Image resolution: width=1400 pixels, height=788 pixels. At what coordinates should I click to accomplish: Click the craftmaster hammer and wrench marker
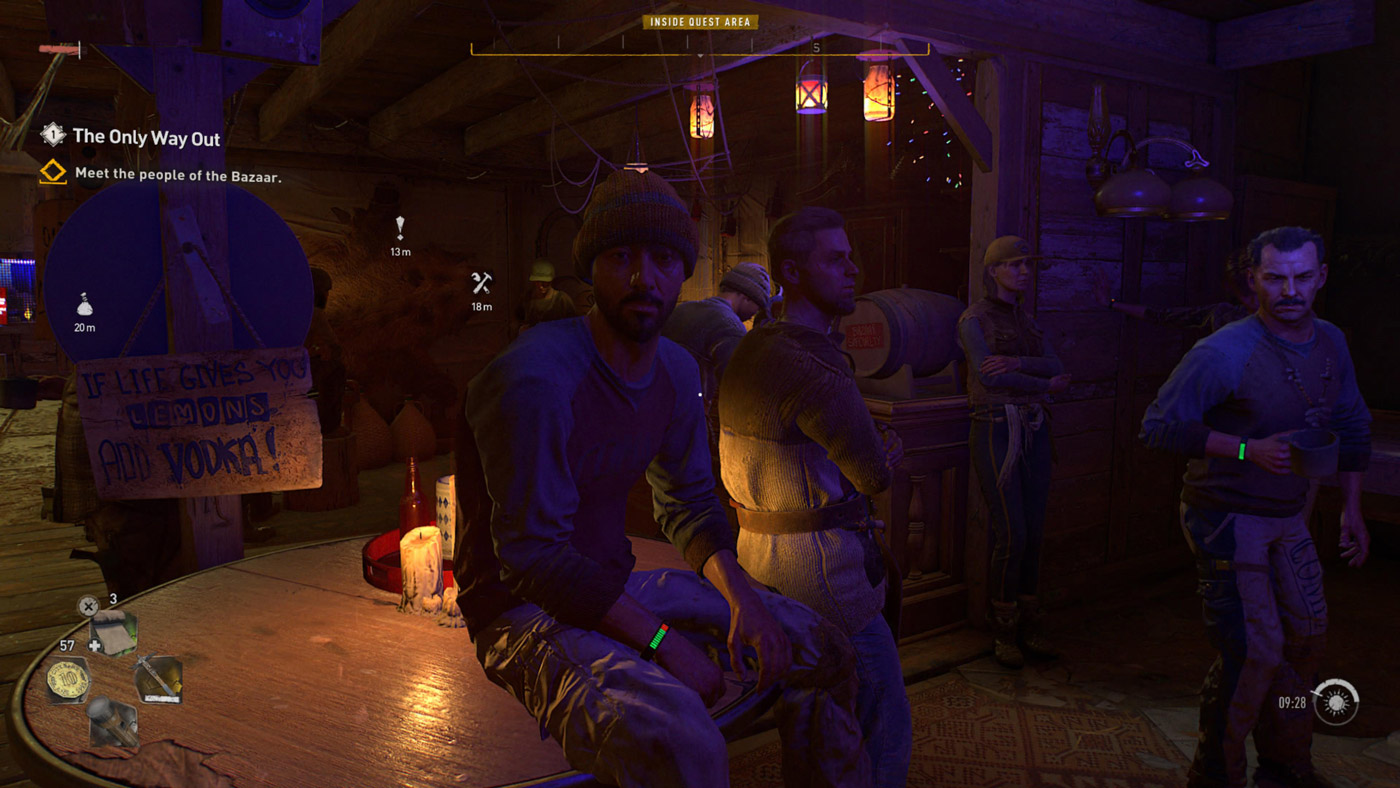click(481, 283)
